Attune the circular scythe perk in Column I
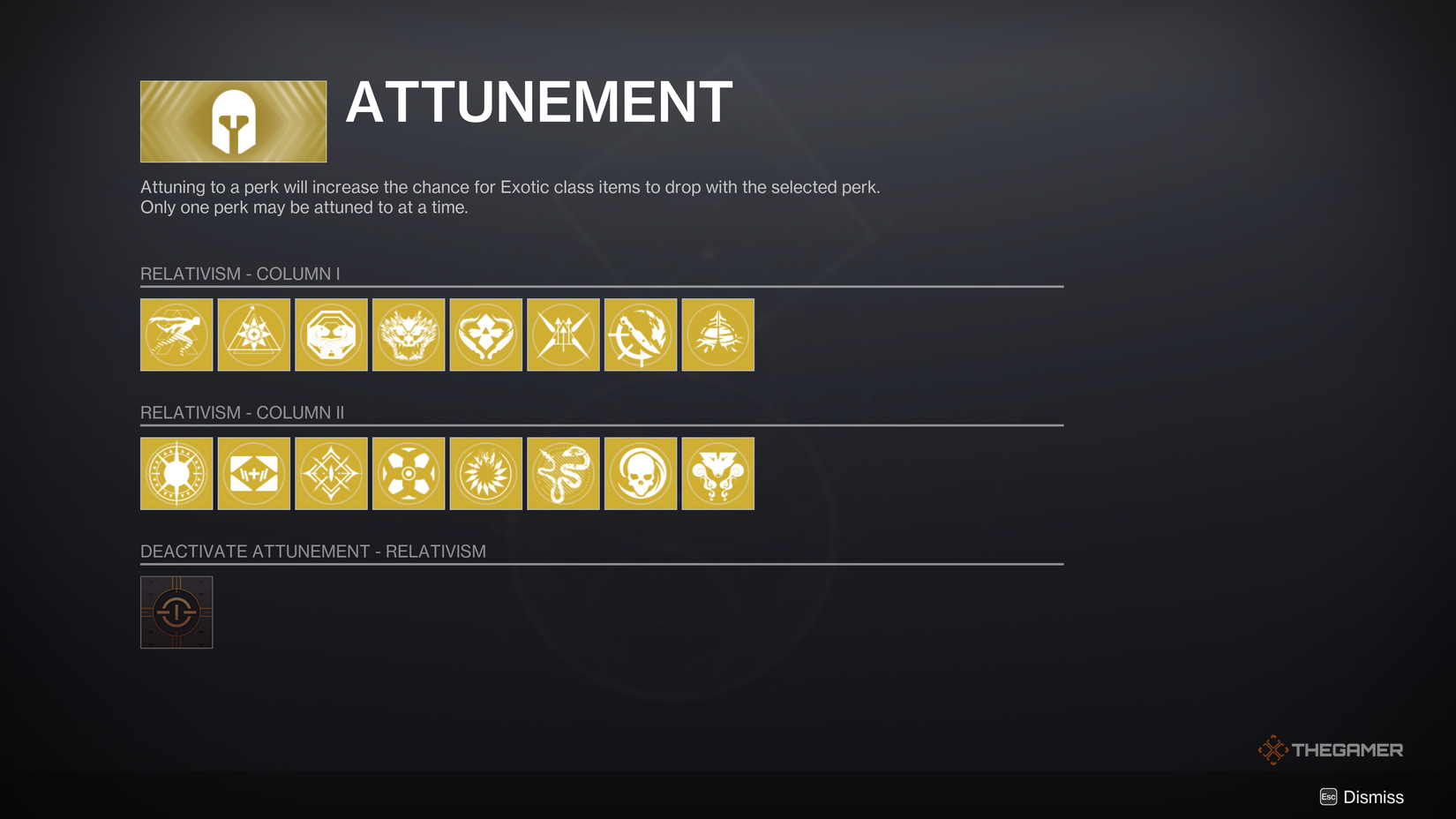1456x819 pixels. [x=640, y=334]
